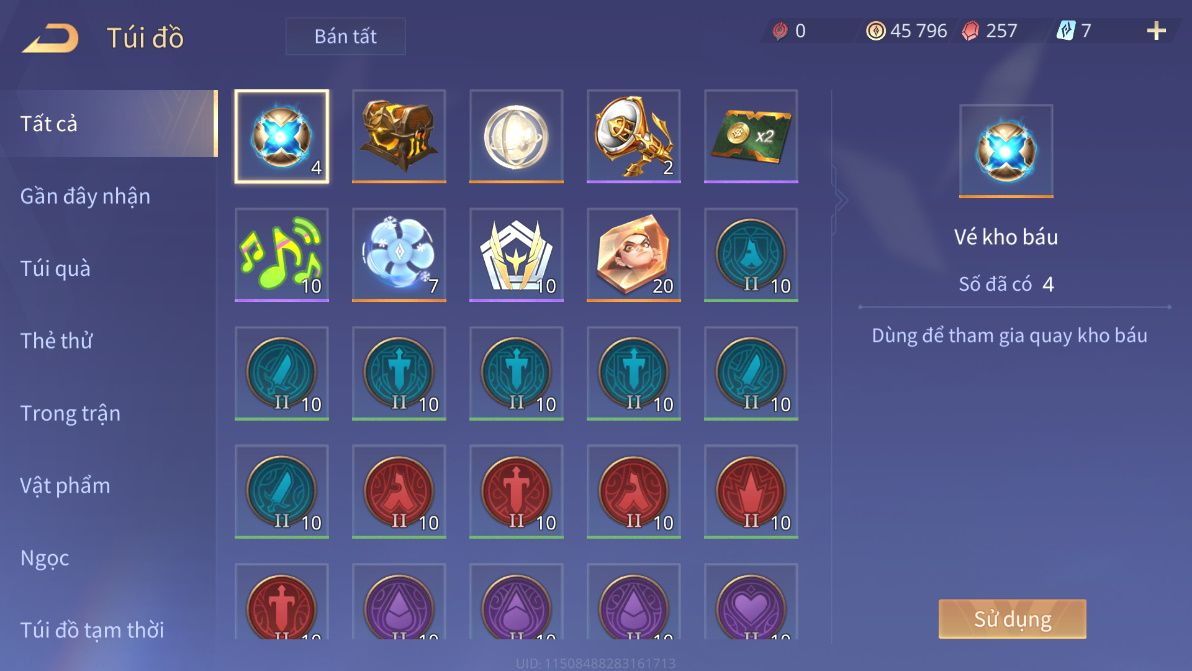Select the snowflake orb item
Image resolution: width=1192 pixels, height=671 pixels.
pyautogui.click(x=399, y=254)
